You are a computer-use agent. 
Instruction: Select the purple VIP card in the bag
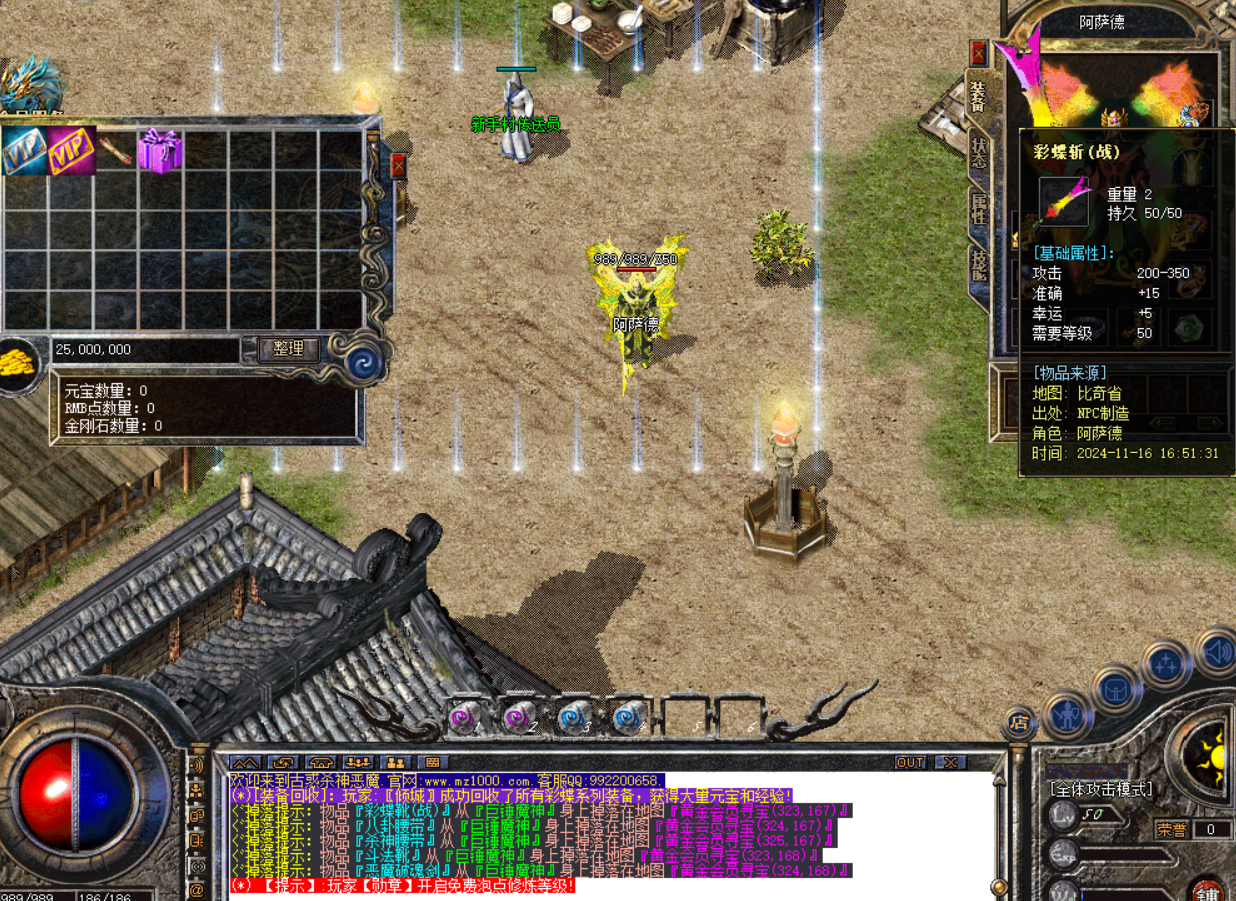[x=72, y=150]
